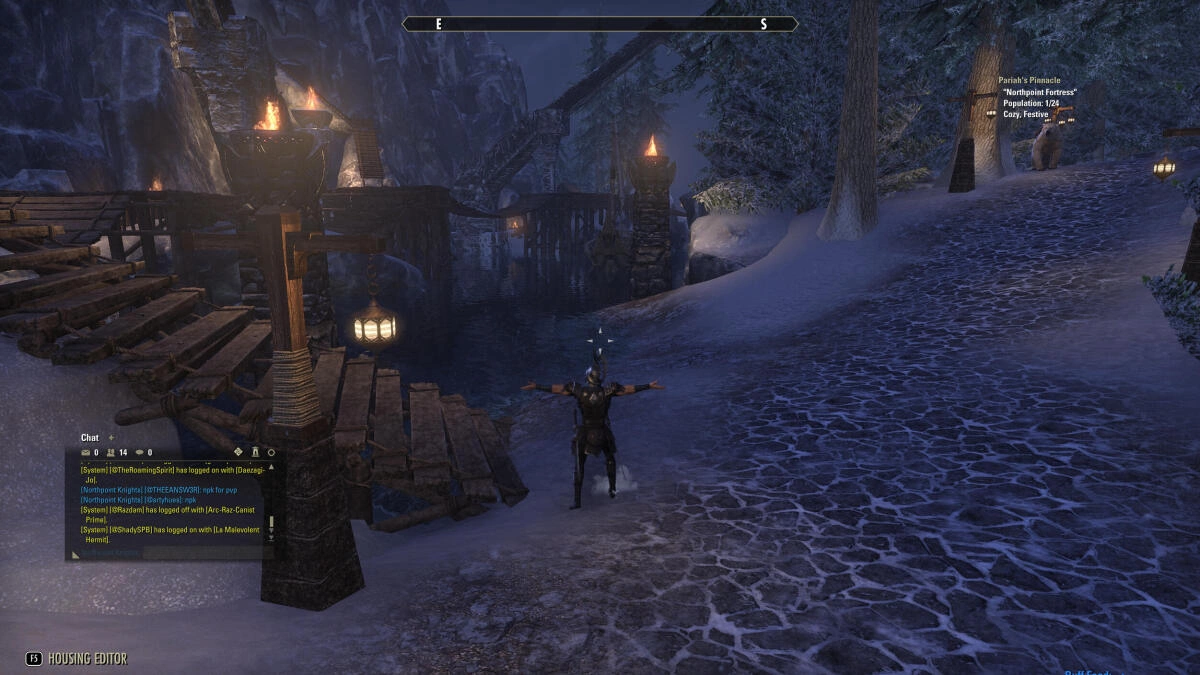Image resolution: width=1200 pixels, height=675 pixels.
Task: Click the circle icon in chat header
Action: point(270,452)
